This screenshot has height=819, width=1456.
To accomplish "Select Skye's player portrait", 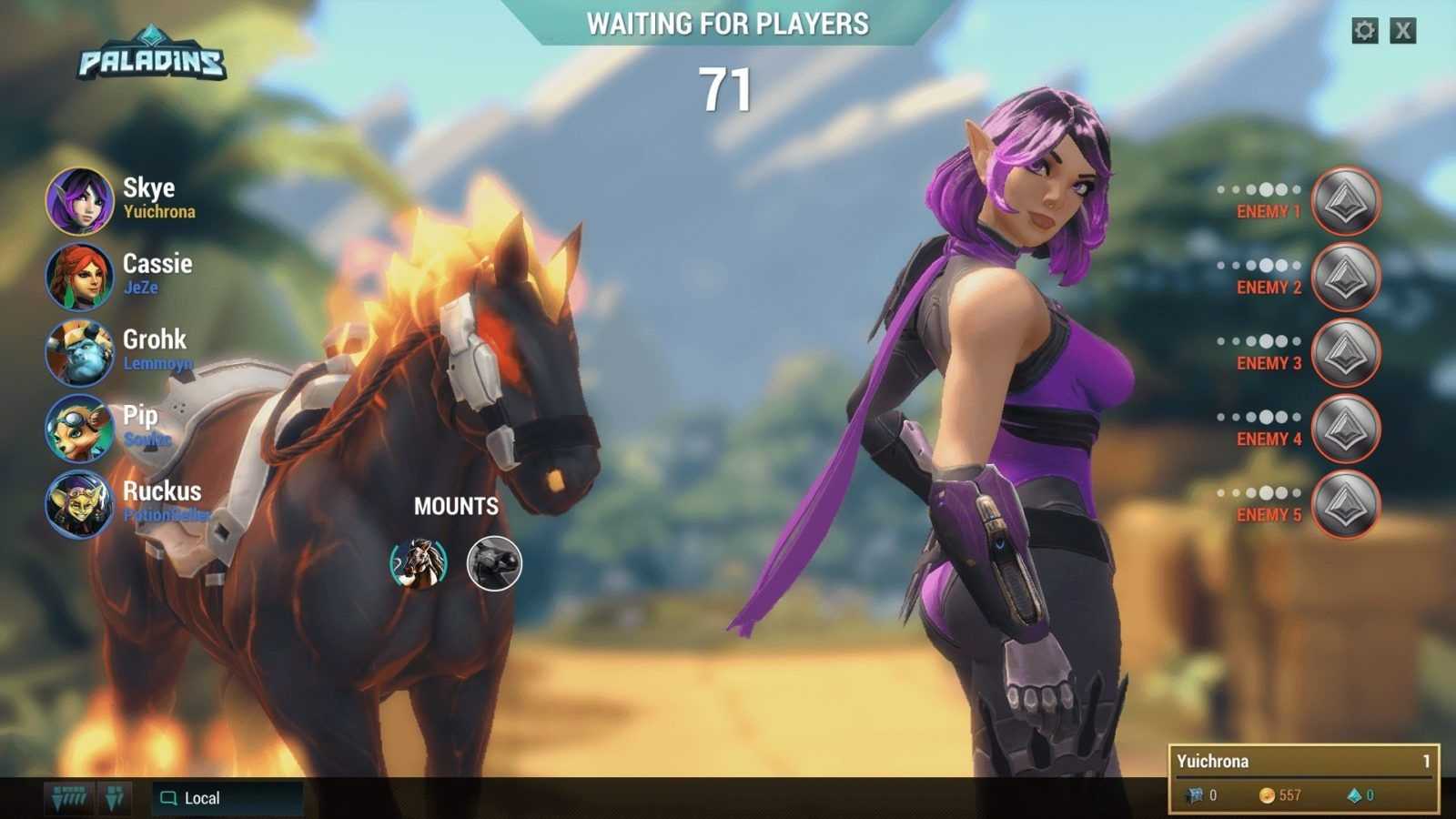I will click(80, 201).
